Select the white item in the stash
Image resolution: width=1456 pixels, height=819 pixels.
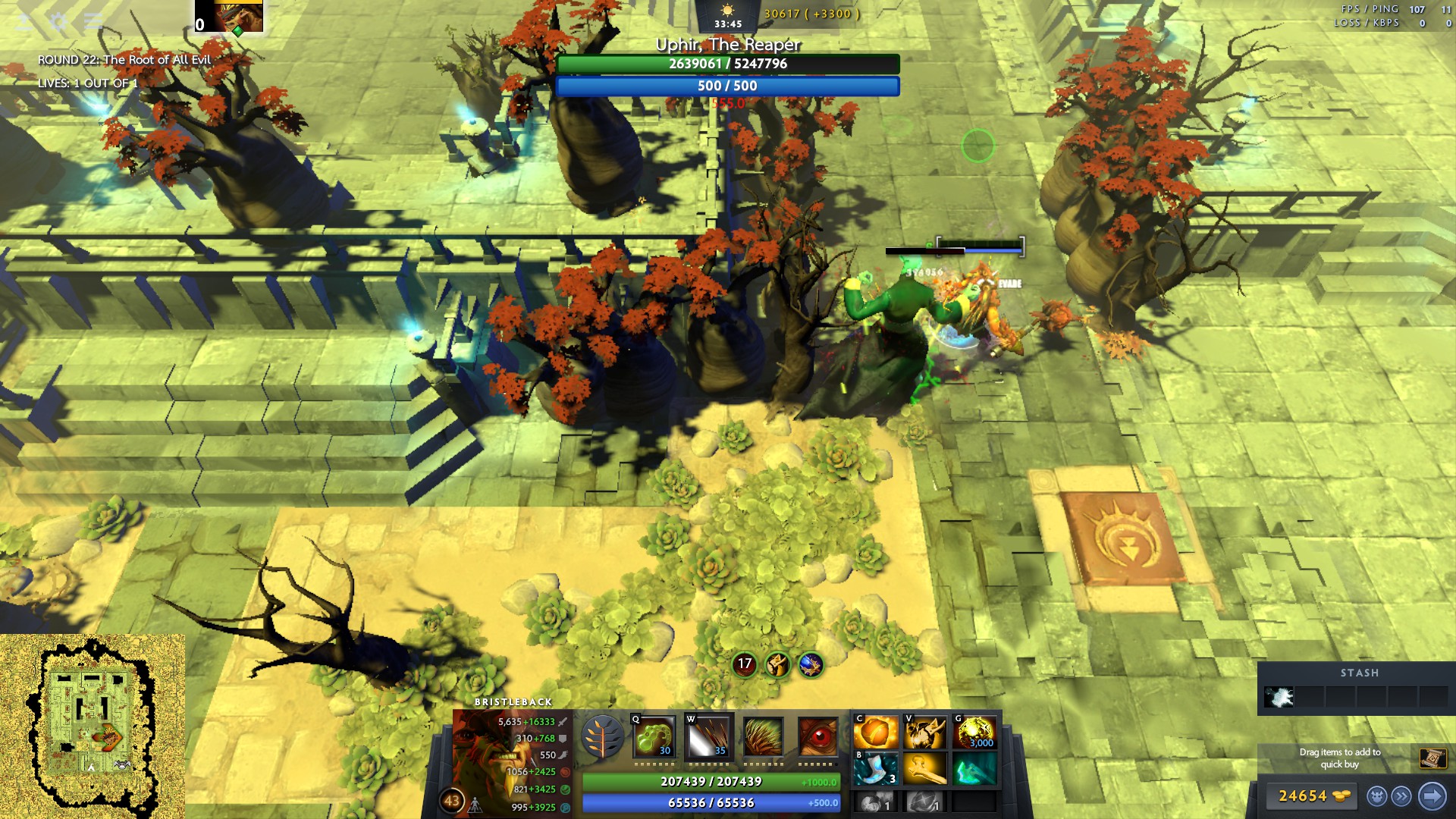[1279, 697]
